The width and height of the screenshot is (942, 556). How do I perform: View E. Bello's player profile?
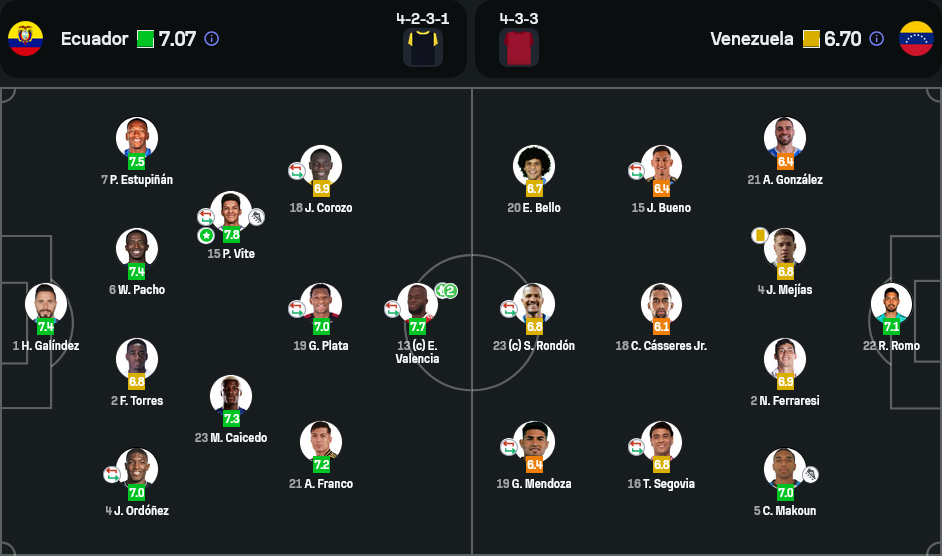(534, 166)
